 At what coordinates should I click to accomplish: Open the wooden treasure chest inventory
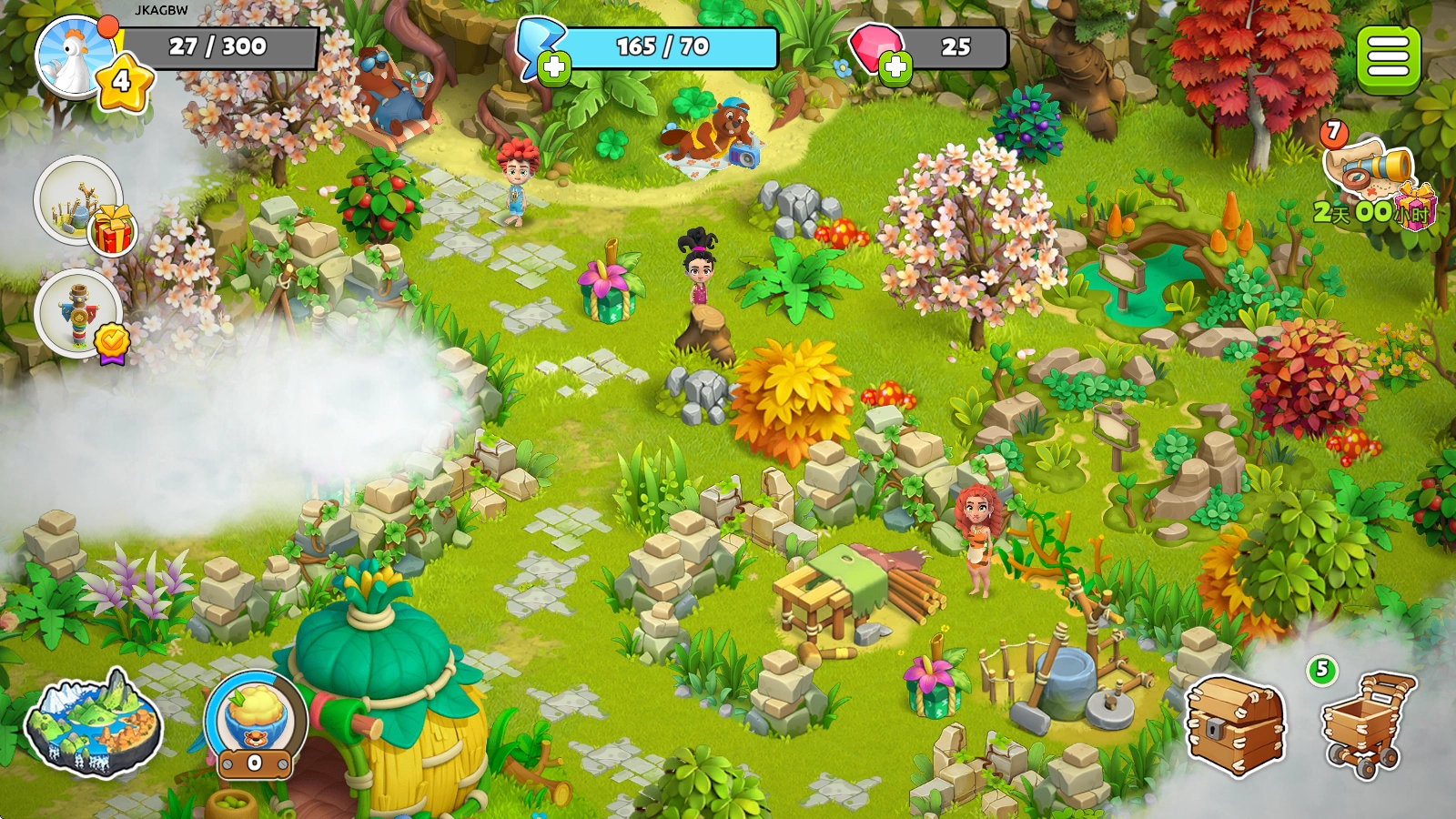(x=1236, y=725)
